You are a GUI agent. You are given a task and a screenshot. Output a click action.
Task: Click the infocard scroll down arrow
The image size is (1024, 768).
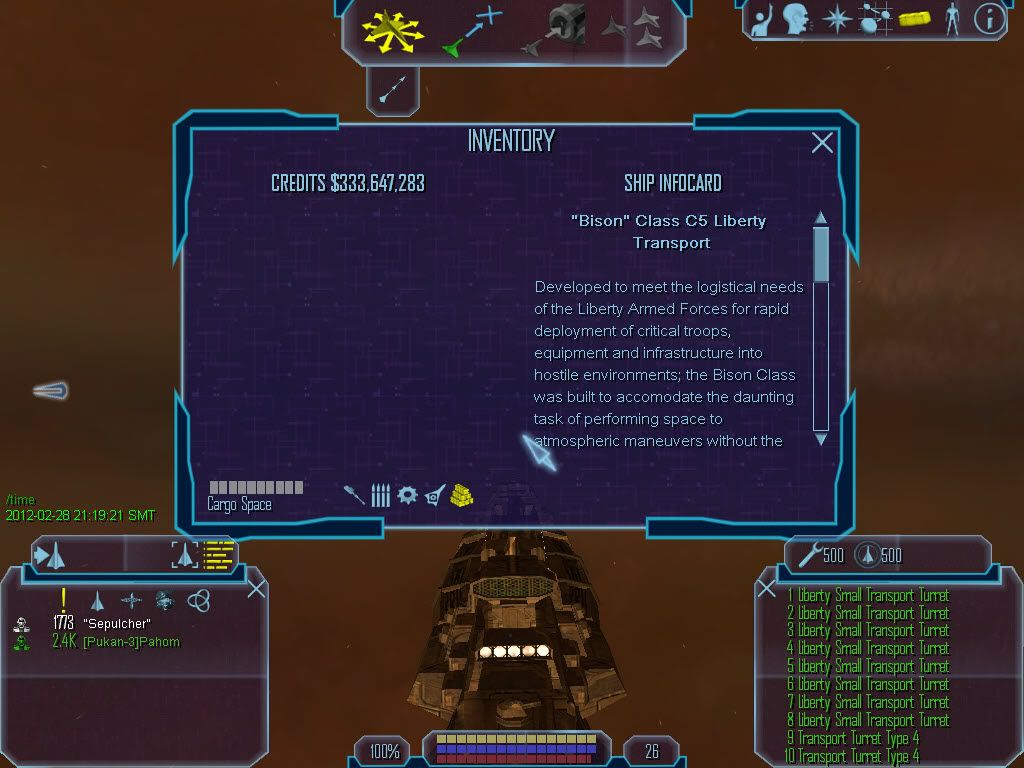tap(821, 438)
